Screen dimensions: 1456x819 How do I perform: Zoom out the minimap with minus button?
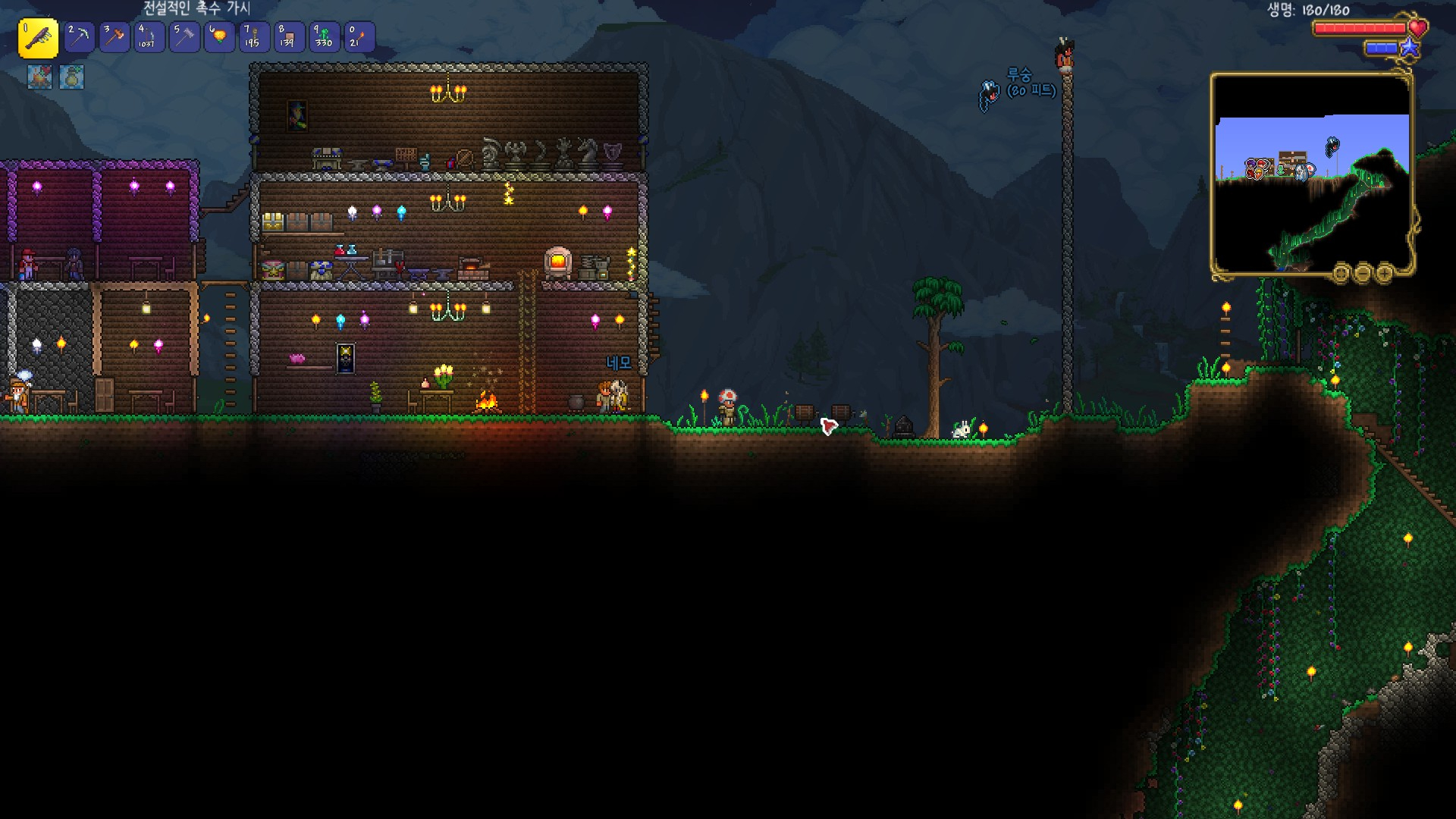(1363, 273)
